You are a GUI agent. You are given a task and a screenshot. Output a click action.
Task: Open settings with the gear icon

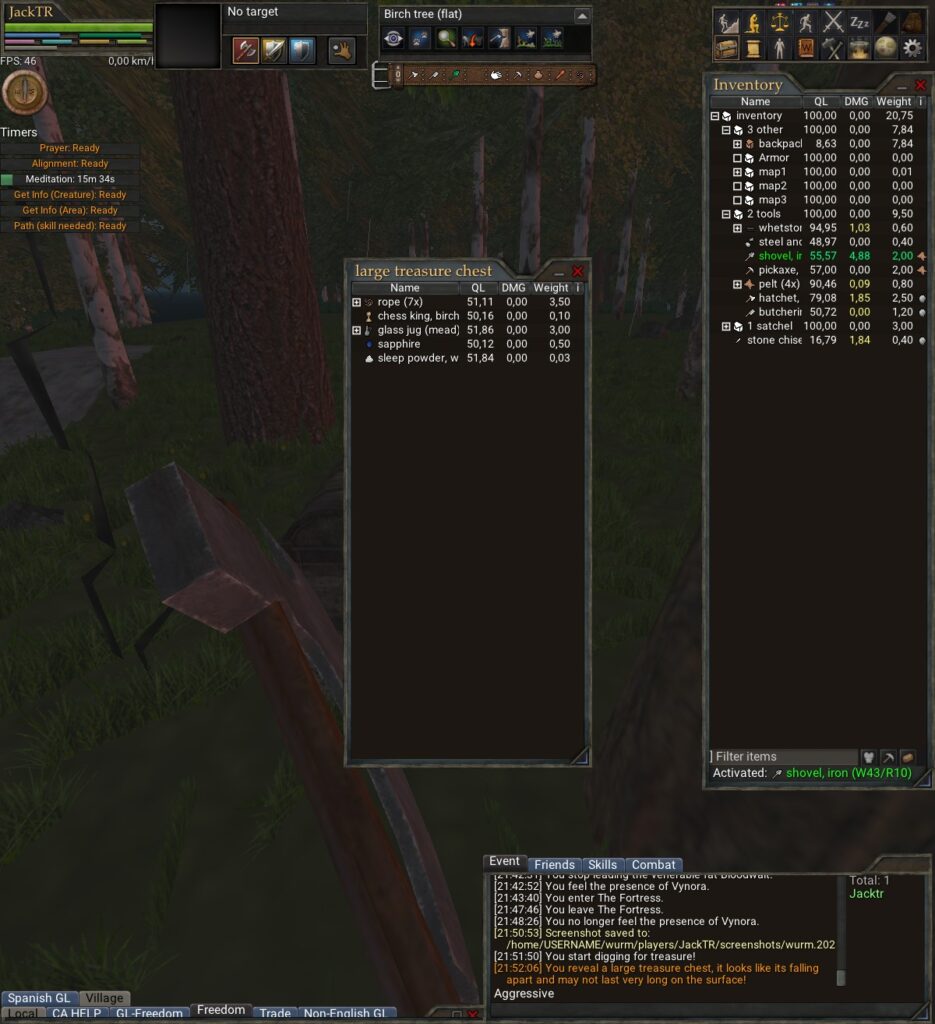911,47
